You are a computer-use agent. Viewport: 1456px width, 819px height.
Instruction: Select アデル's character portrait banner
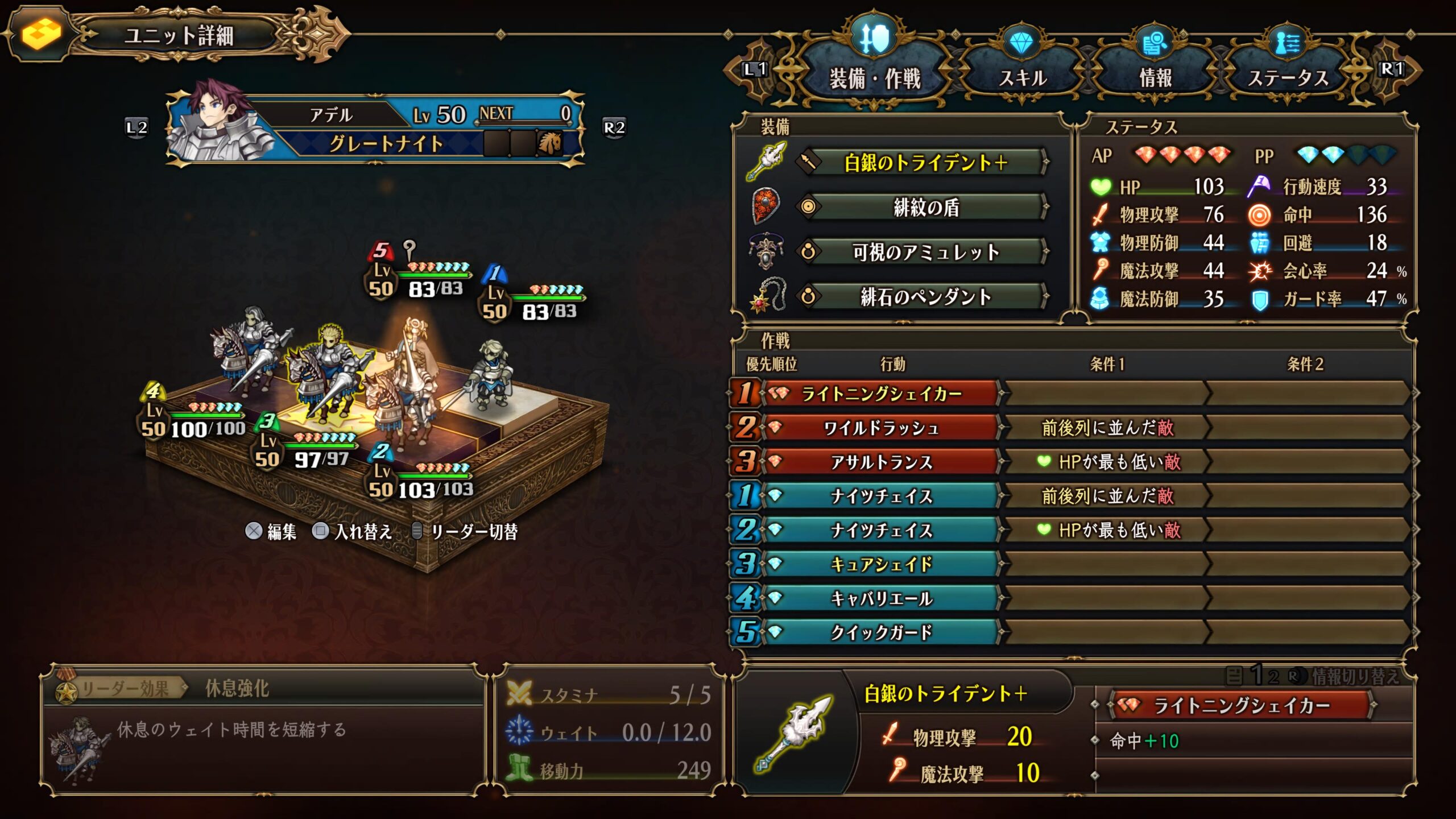point(375,129)
